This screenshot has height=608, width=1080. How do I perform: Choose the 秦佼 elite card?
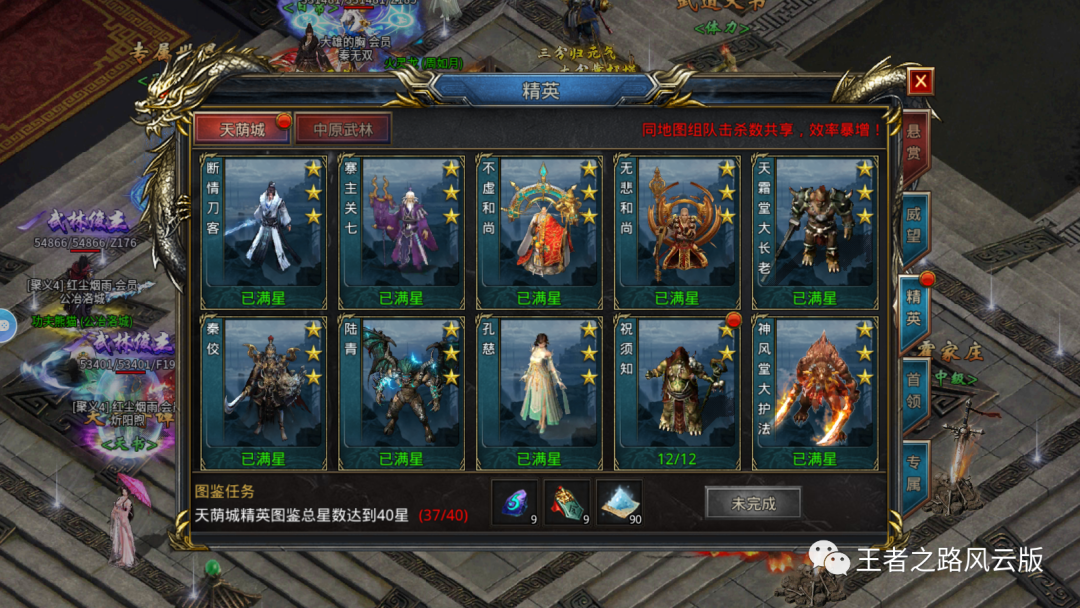(264, 392)
